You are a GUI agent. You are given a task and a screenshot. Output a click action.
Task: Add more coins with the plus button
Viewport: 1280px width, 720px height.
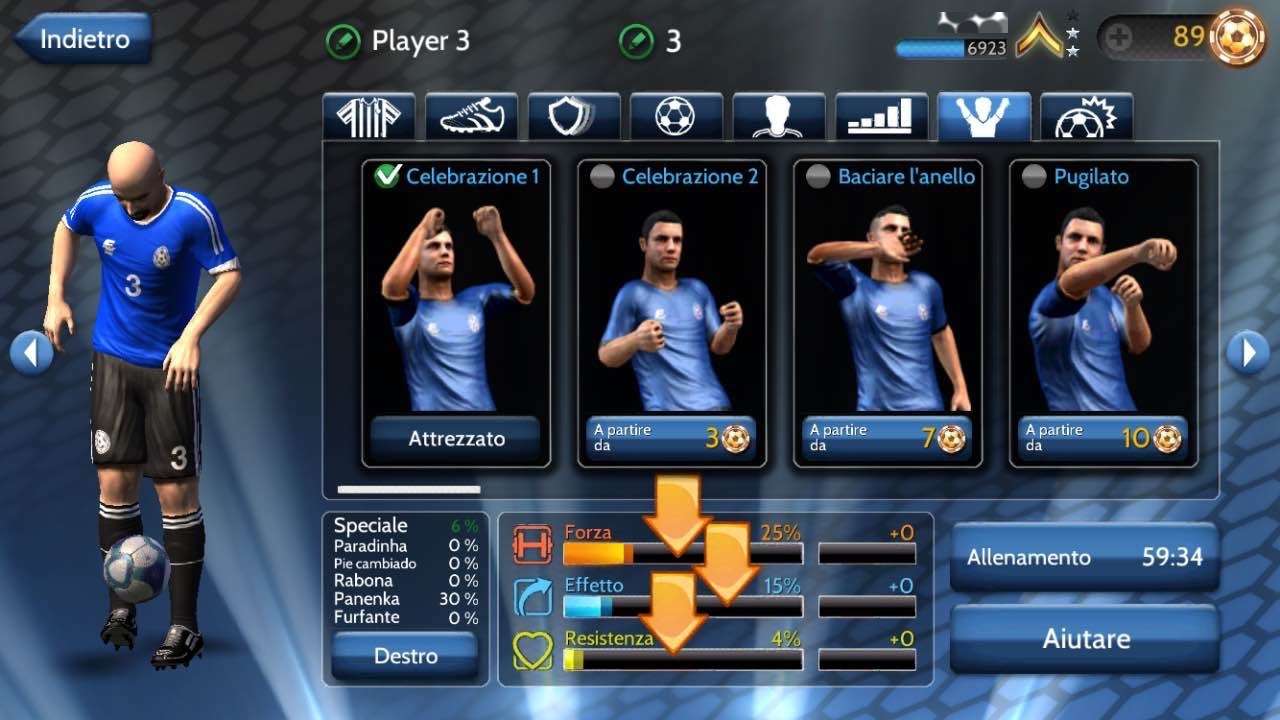pos(1119,39)
